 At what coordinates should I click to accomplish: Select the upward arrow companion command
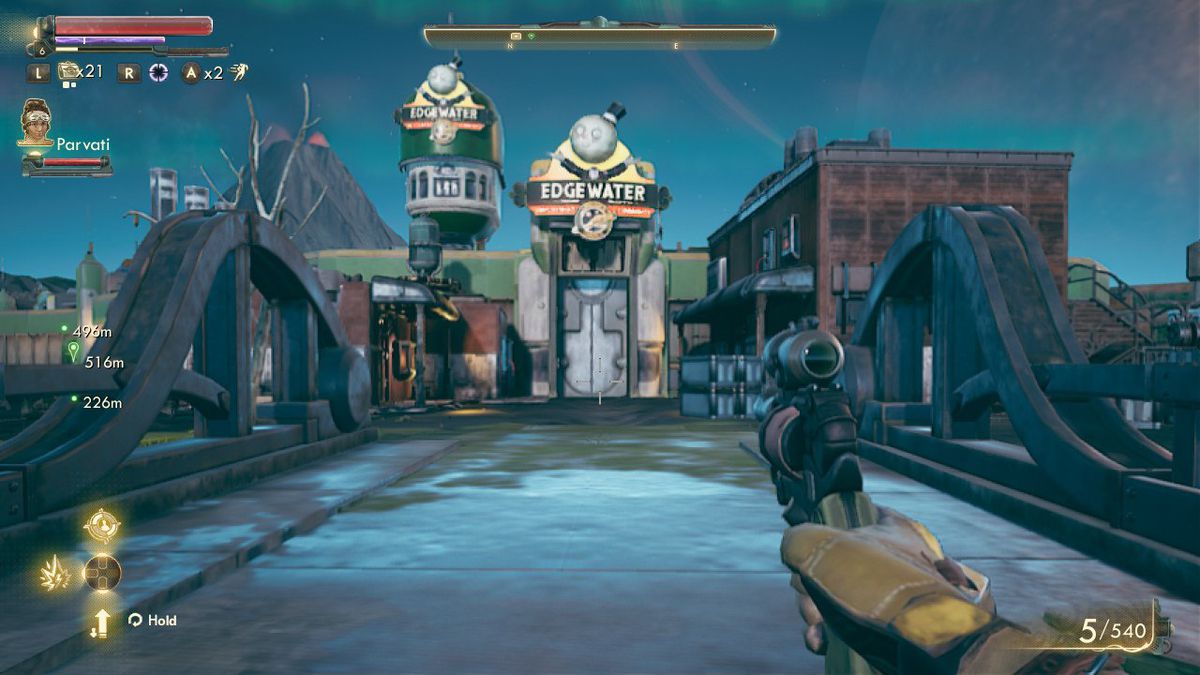101,622
